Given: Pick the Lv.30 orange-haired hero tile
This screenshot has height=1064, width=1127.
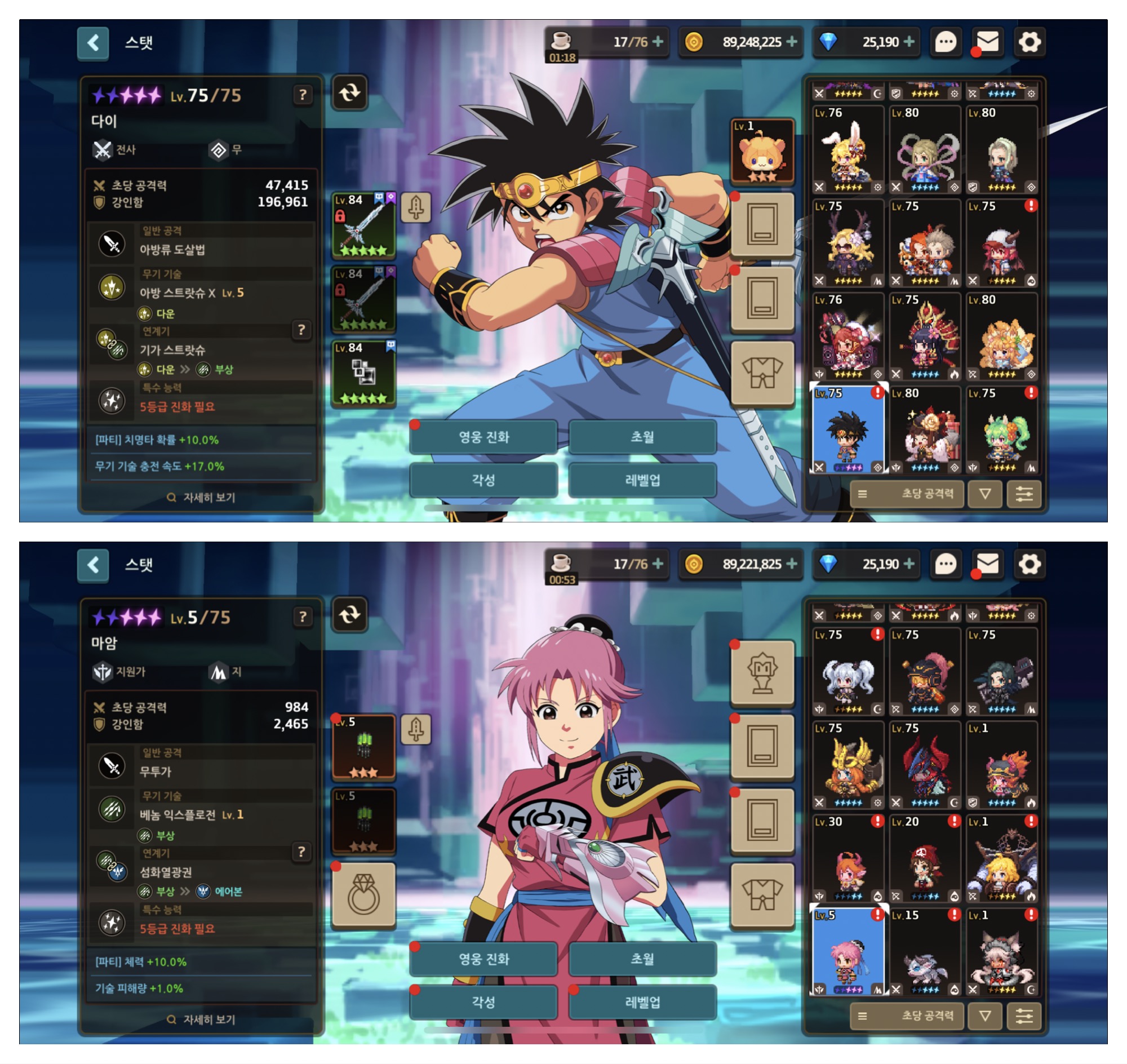Looking at the screenshot, I should 848,859.
